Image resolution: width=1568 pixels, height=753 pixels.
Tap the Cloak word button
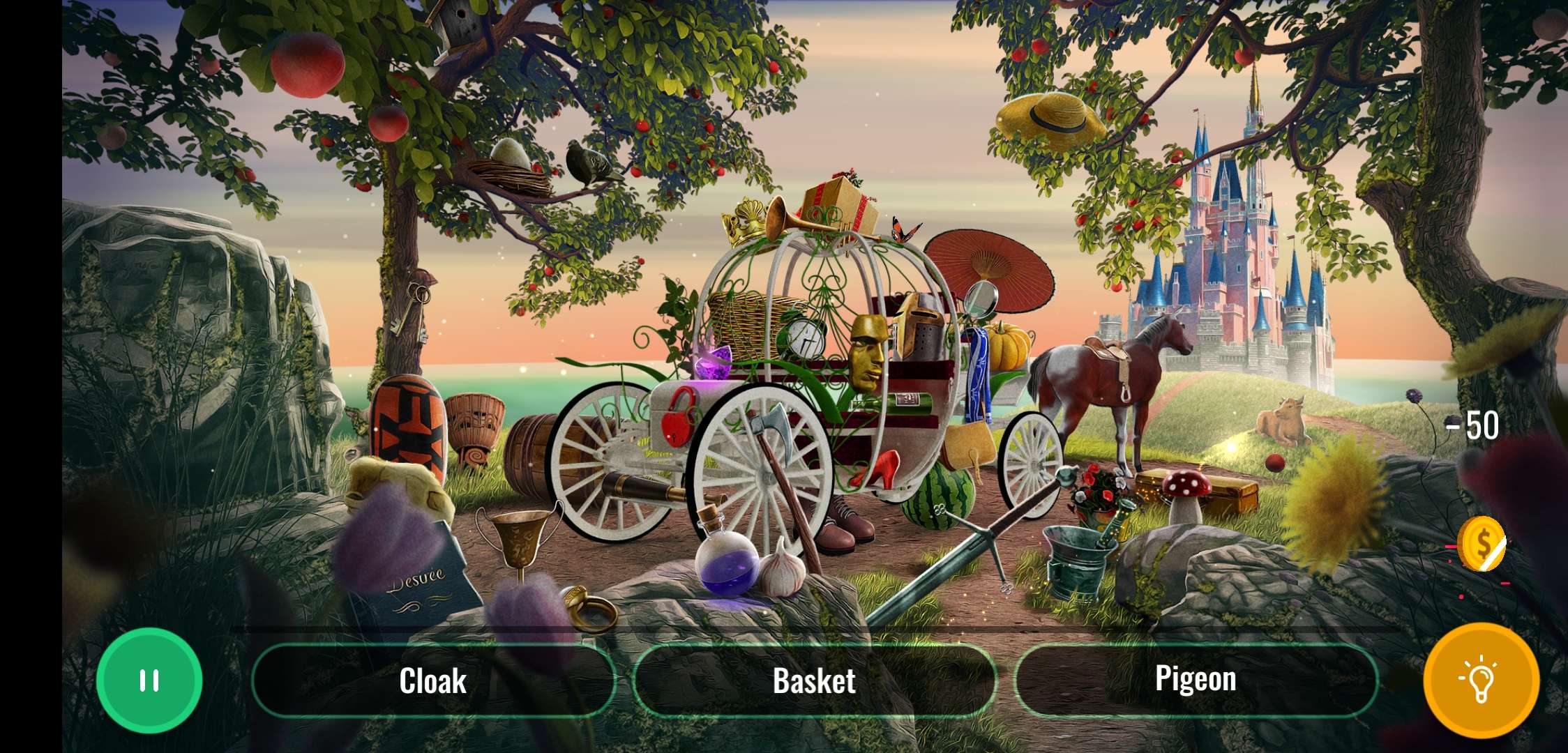click(432, 680)
